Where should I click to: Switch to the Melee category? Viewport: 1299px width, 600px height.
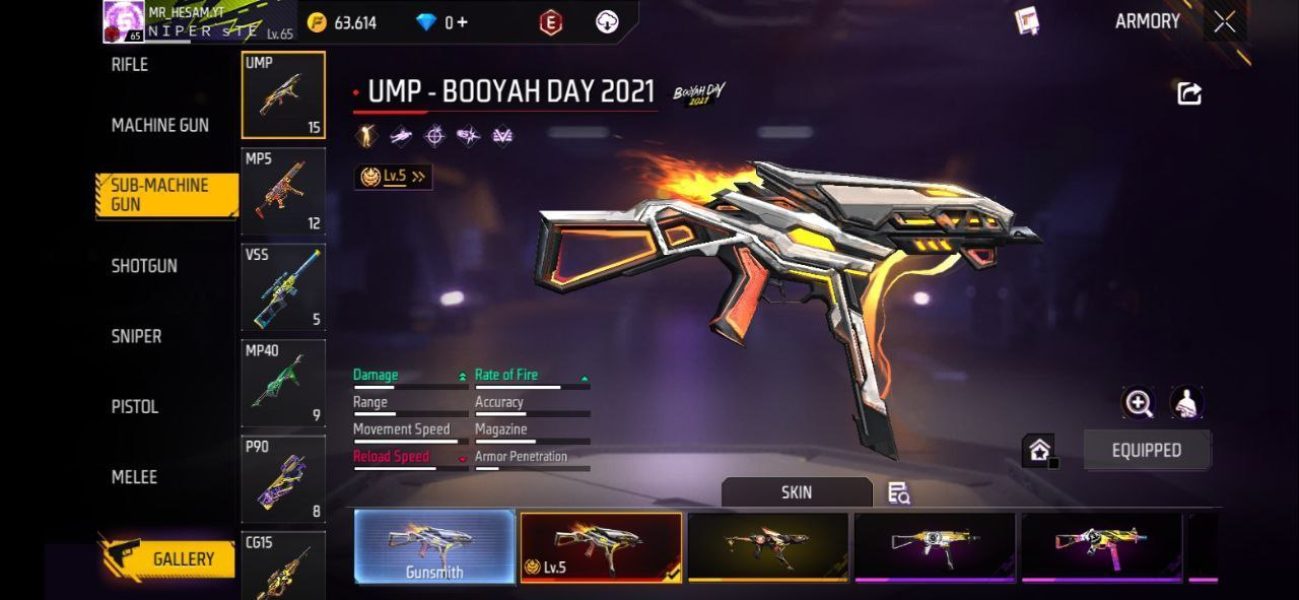(134, 477)
